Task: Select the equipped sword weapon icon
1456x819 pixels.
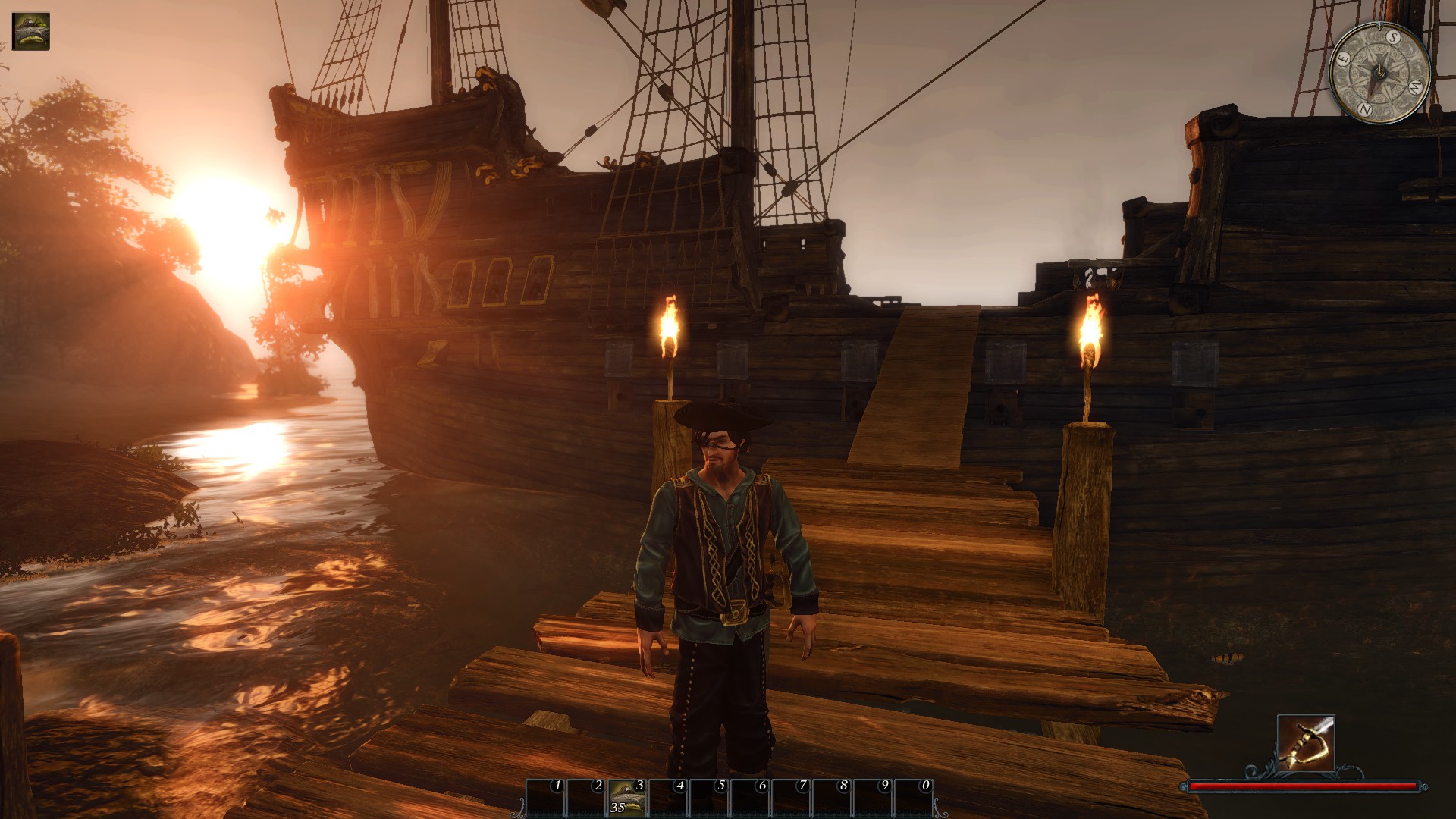Action: [1305, 742]
